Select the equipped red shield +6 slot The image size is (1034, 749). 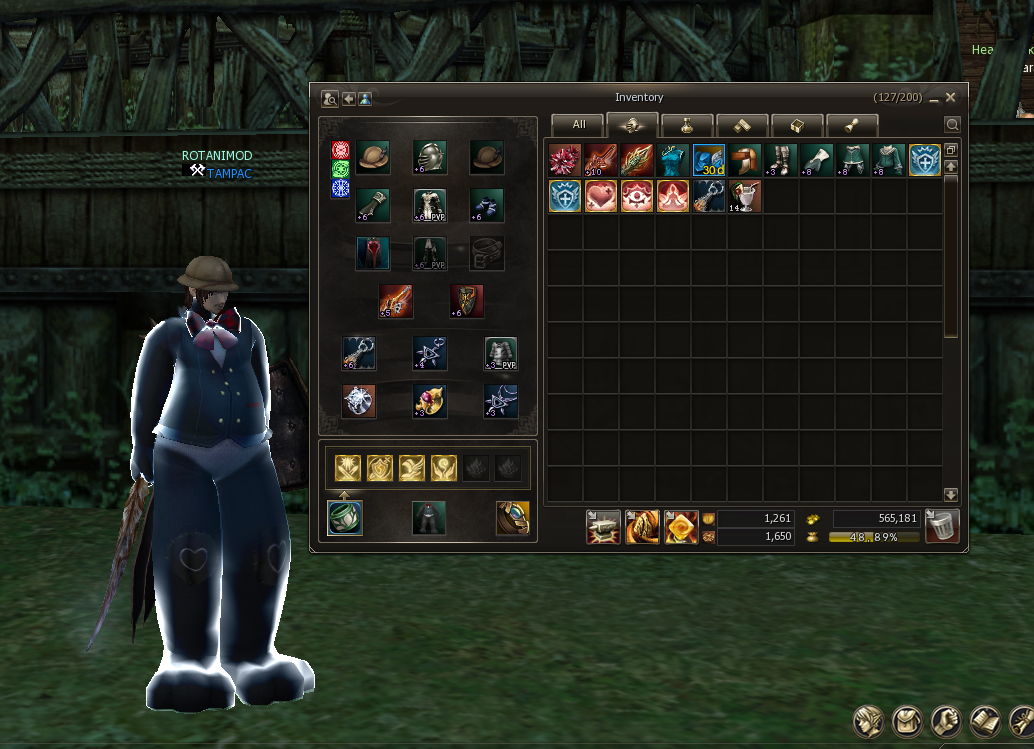click(467, 301)
